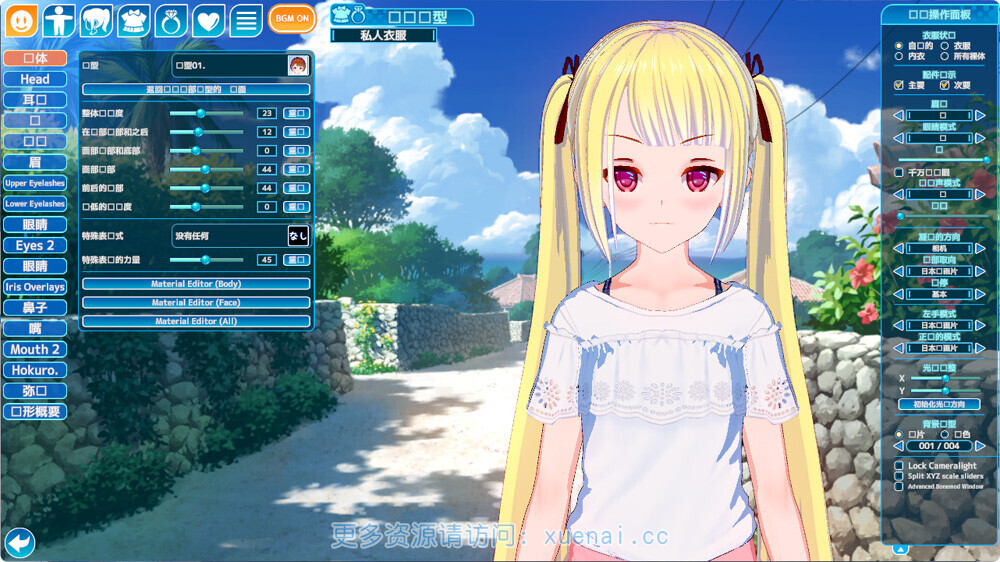Open Material Editor (Face)
Screen dimensions: 1000x562
pyautogui.click(x=196, y=302)
